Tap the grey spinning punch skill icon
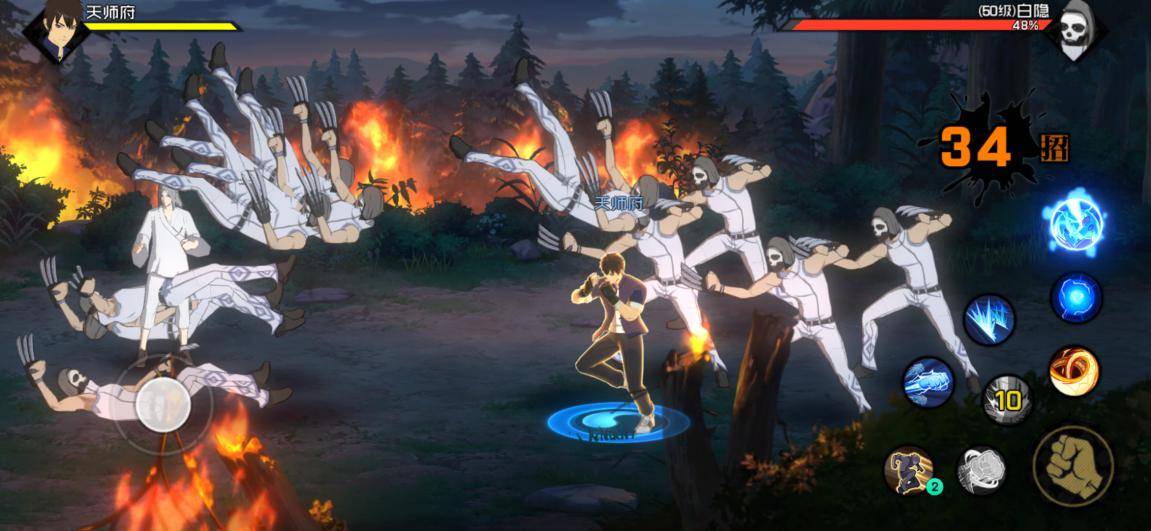Viewport: 1151px width, 531px height. (x=981, y=470)
